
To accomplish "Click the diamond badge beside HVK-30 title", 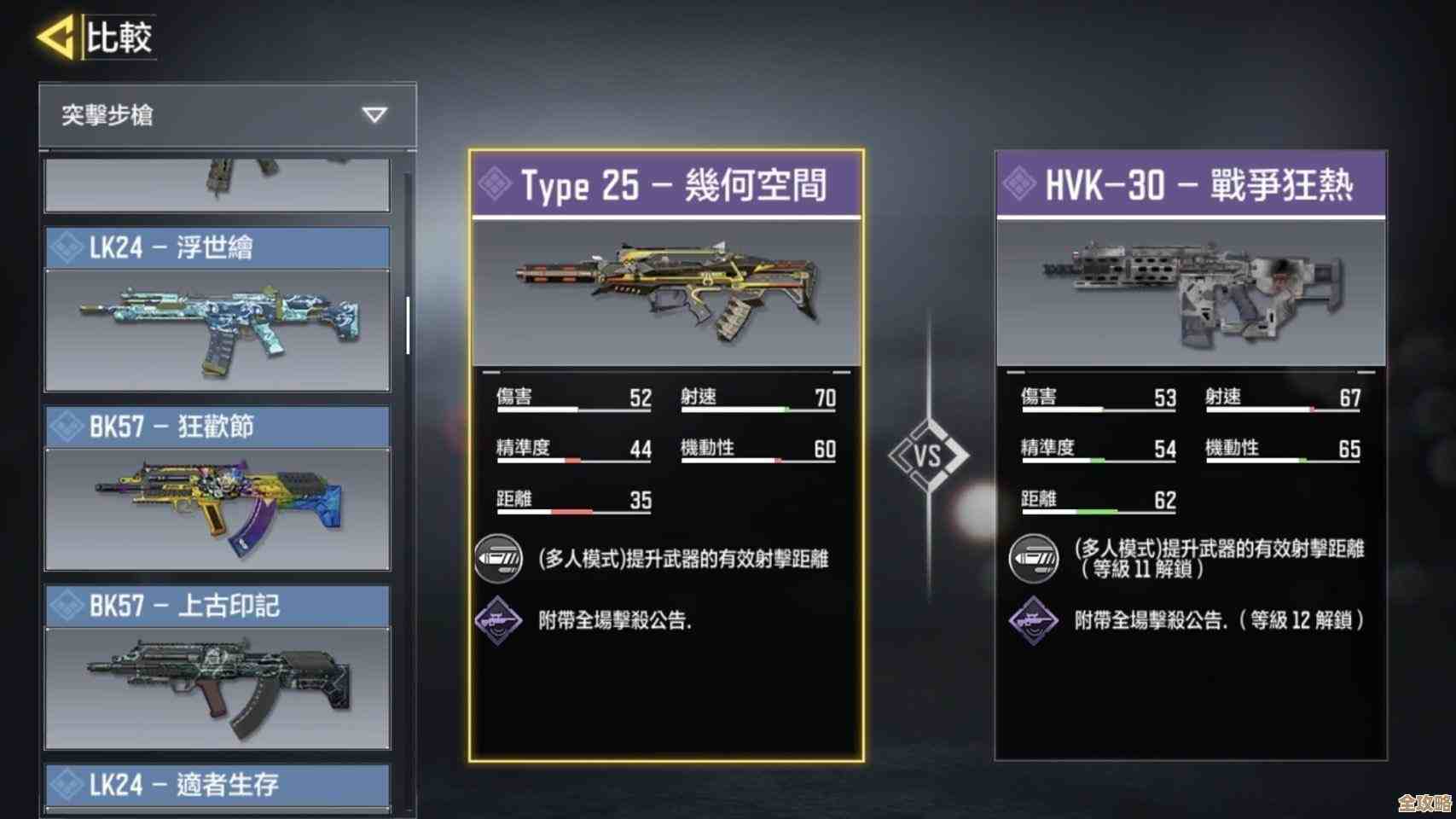I will (1020, 183).
